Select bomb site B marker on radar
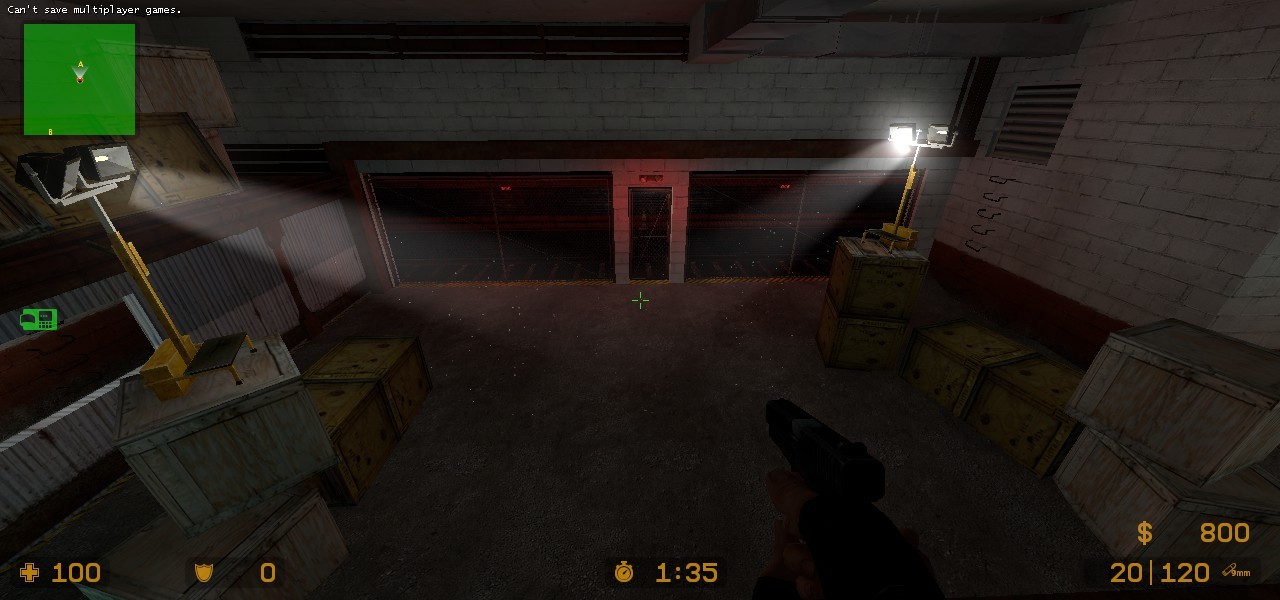Image resolution: width=1280 pixels, height=600 pixels. point(51,130)
